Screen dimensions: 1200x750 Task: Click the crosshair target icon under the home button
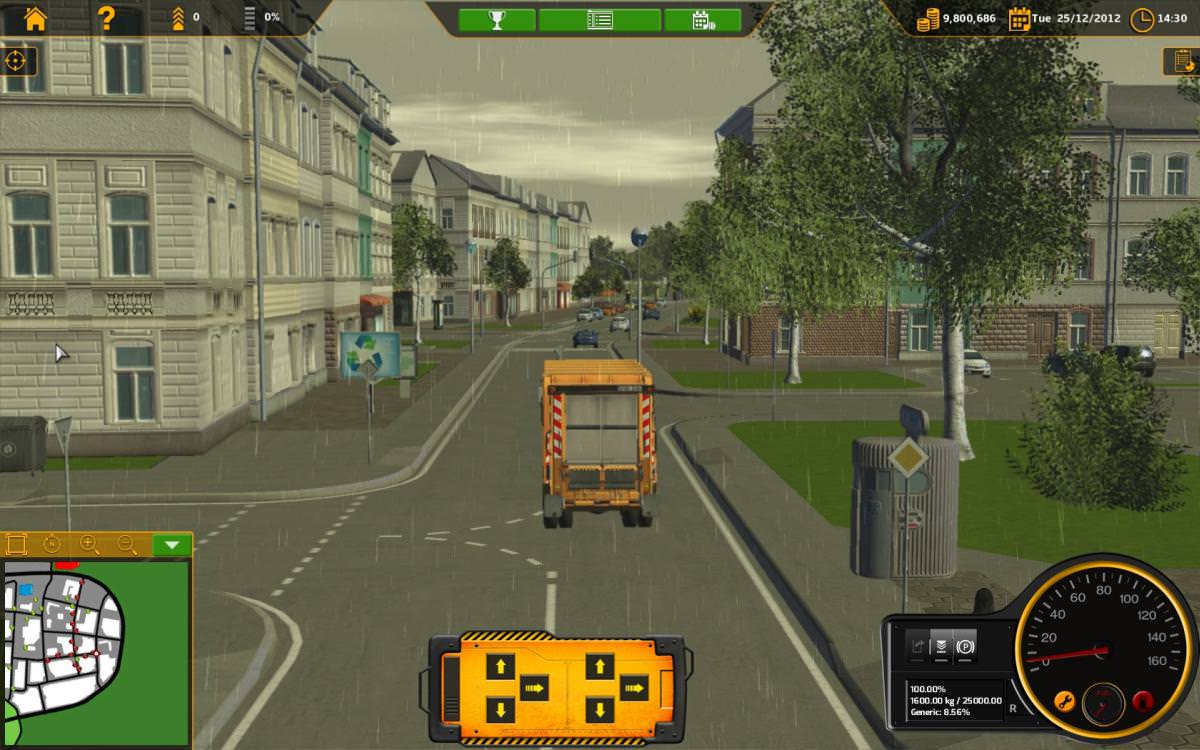tap(16, 61)
